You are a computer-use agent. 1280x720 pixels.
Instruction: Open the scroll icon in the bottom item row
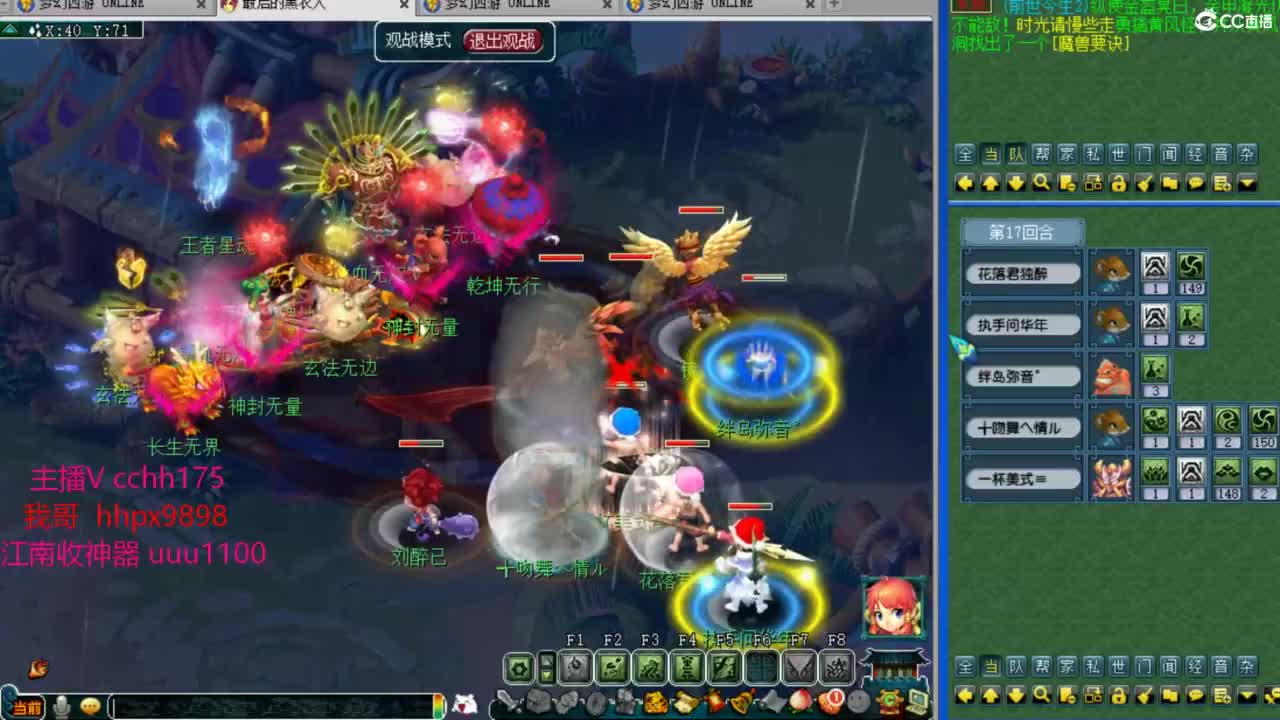687,701
